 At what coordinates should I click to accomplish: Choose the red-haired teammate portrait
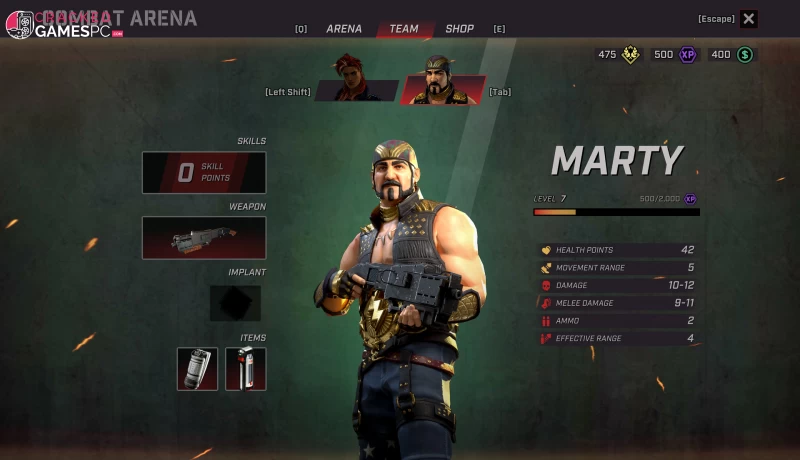[355, 79]
